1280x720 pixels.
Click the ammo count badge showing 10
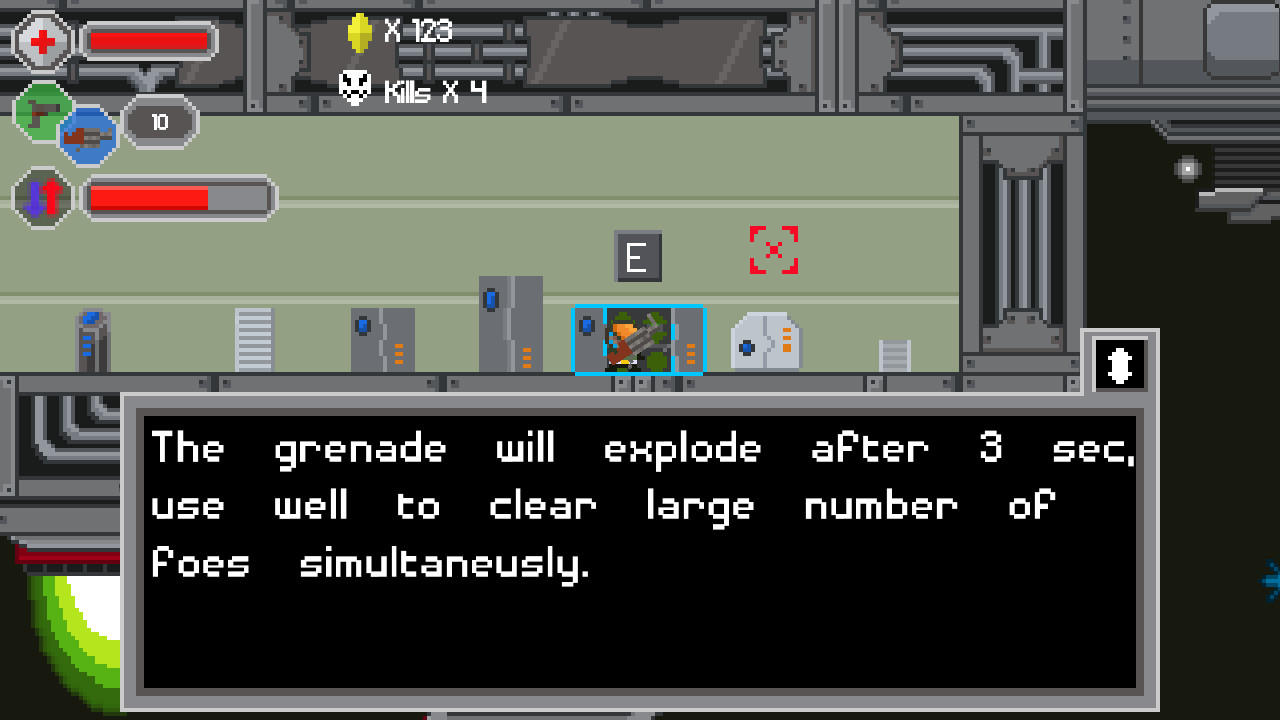[160, 122]
